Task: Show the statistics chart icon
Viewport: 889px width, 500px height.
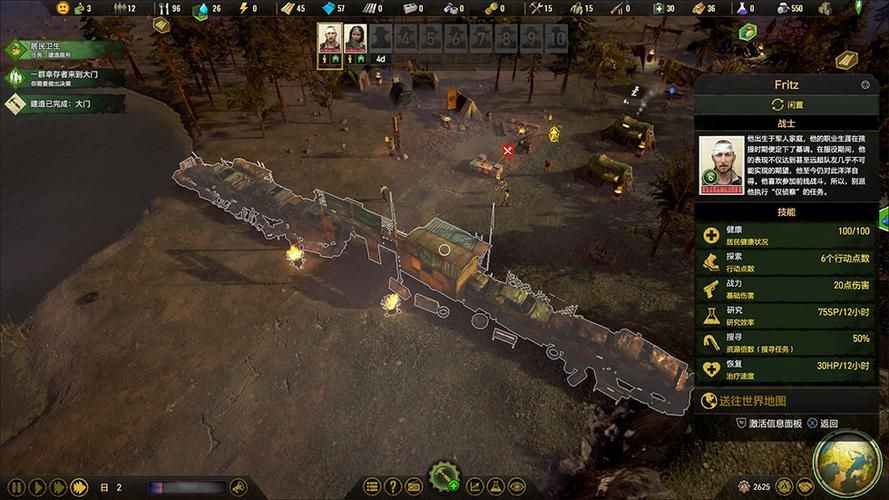Action: click(x=475, y=487)
